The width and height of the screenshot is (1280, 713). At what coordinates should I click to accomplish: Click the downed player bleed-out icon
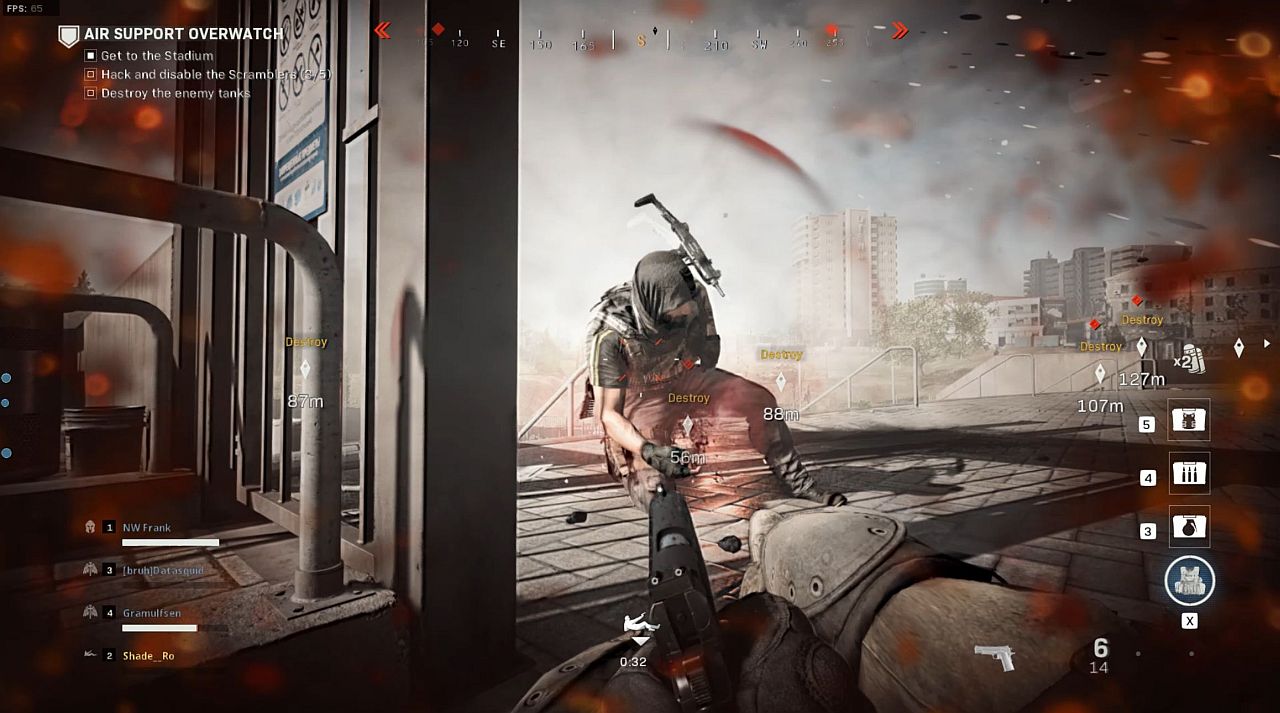639,626
